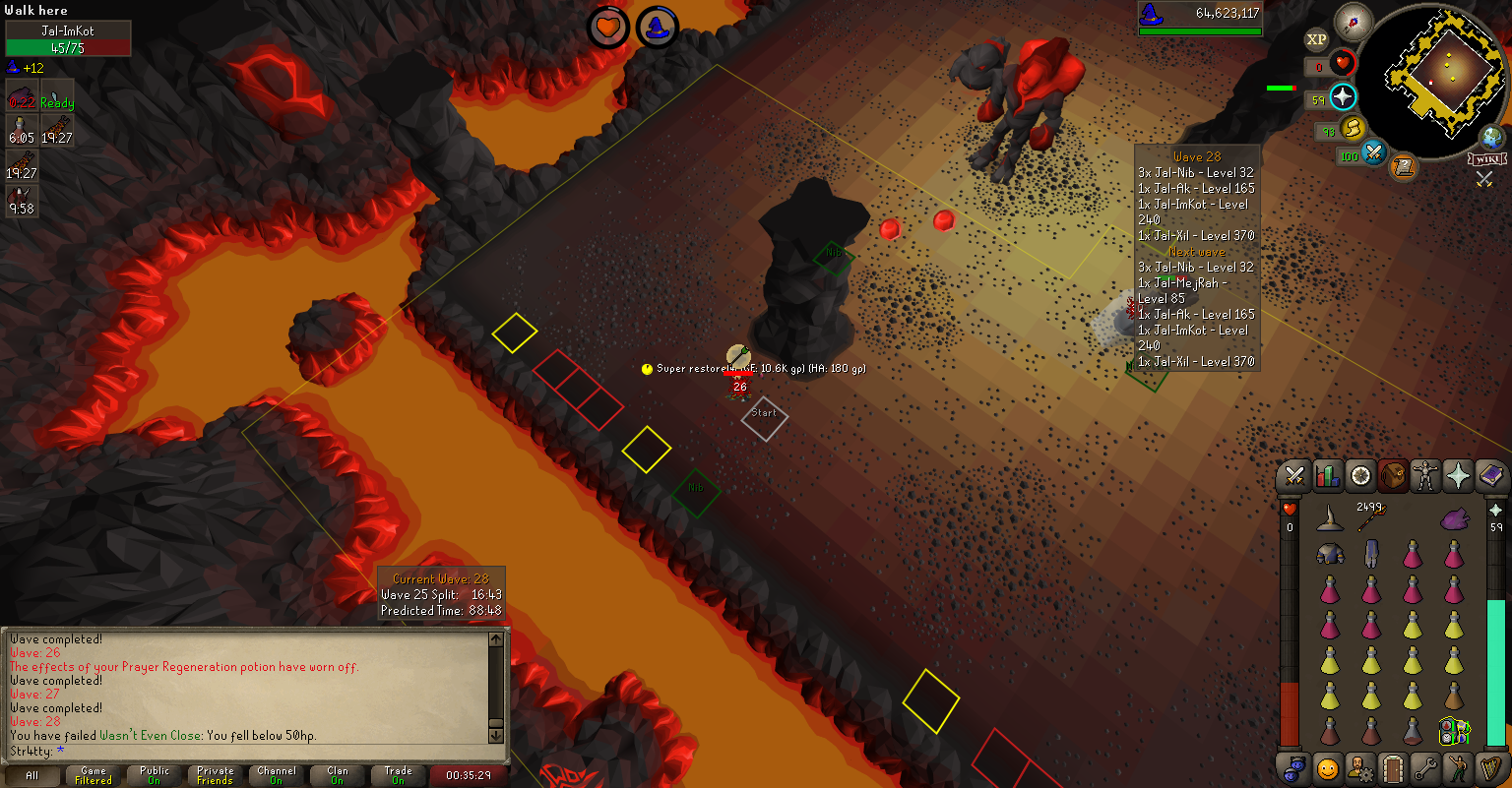This screenshot has width=1512, height=788.
Task: Switch to the Skills tab
Action: 1328,477
